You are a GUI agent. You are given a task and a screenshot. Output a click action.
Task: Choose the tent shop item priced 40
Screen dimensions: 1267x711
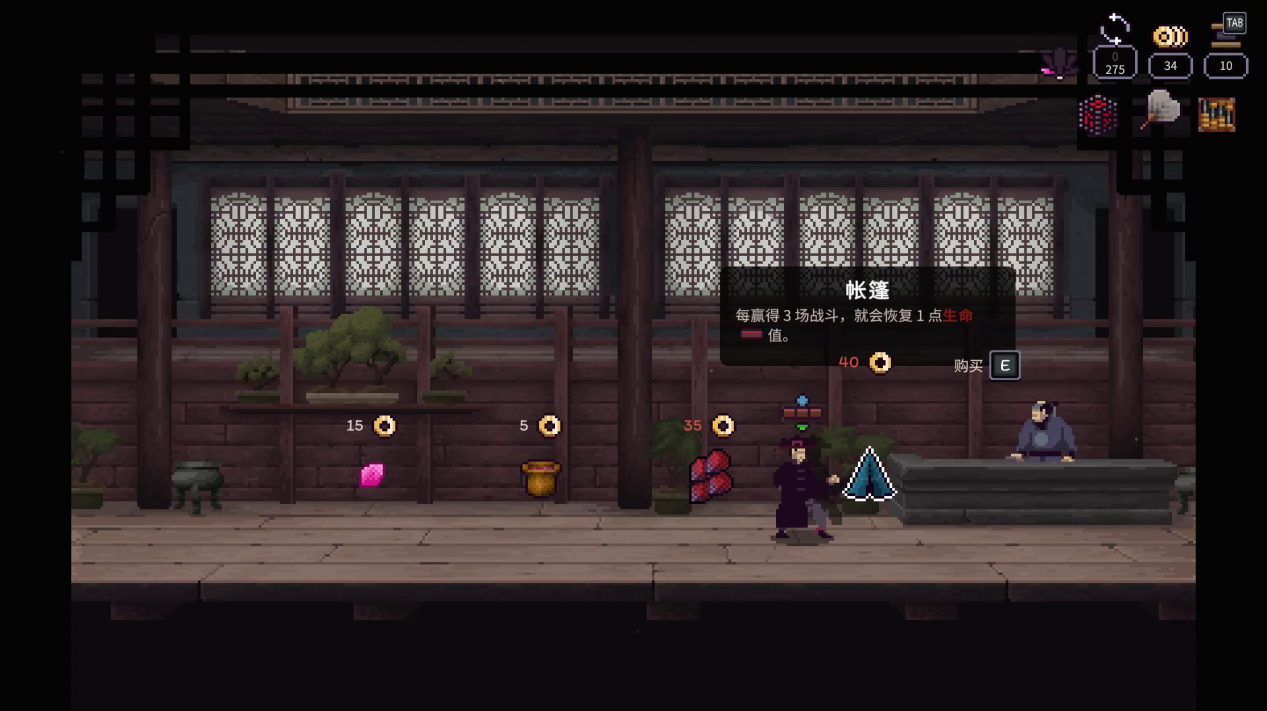(x=868, y=475)
